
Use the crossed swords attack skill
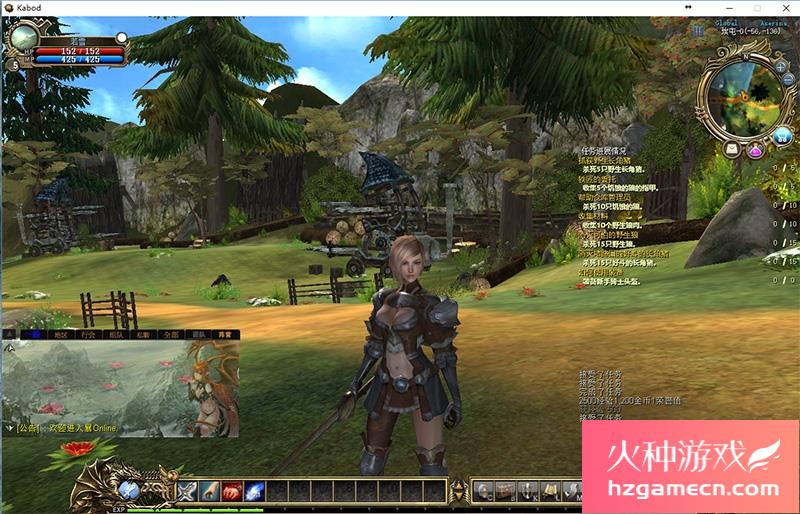[187, 491]
